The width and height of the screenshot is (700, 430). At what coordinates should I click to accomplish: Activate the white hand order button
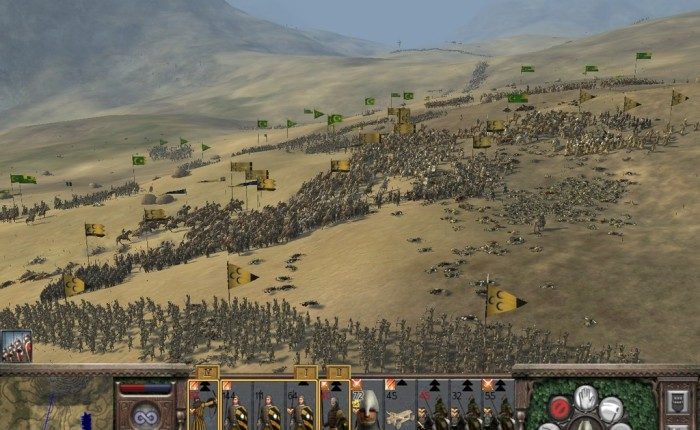click(x=587, y=397)
